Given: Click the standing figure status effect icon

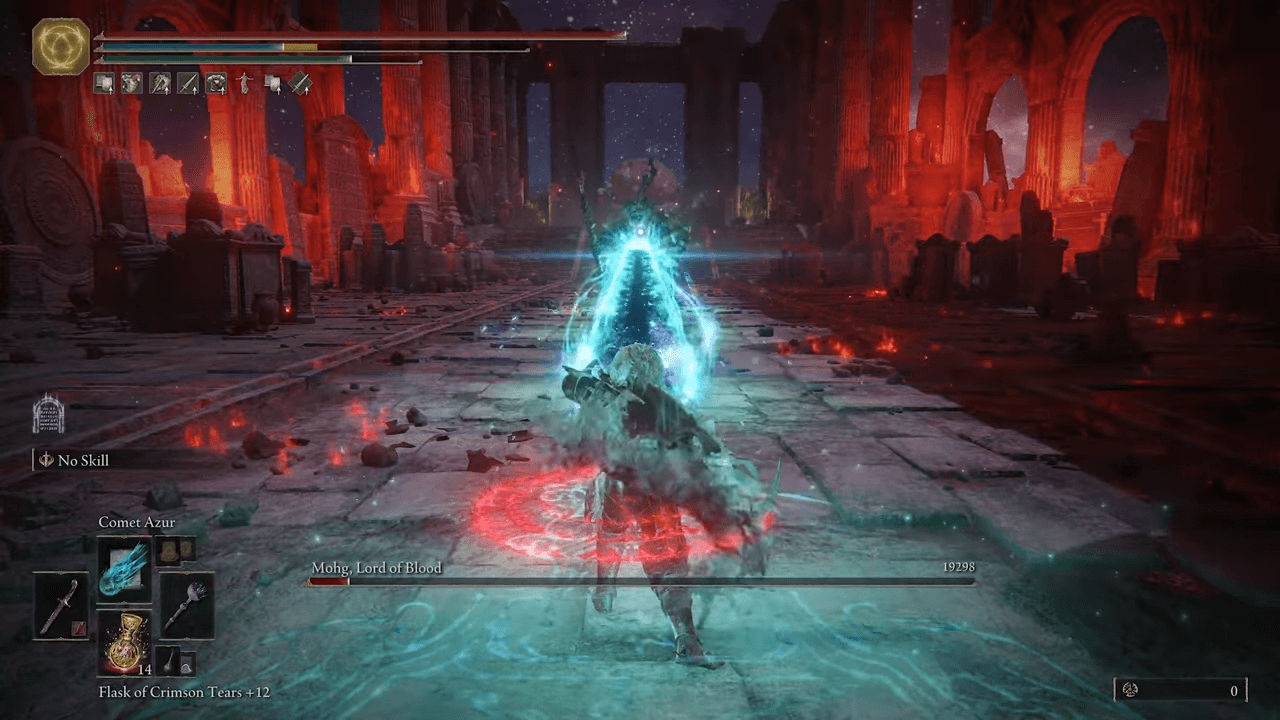Looking at the screenshot, I should point(243,84).
